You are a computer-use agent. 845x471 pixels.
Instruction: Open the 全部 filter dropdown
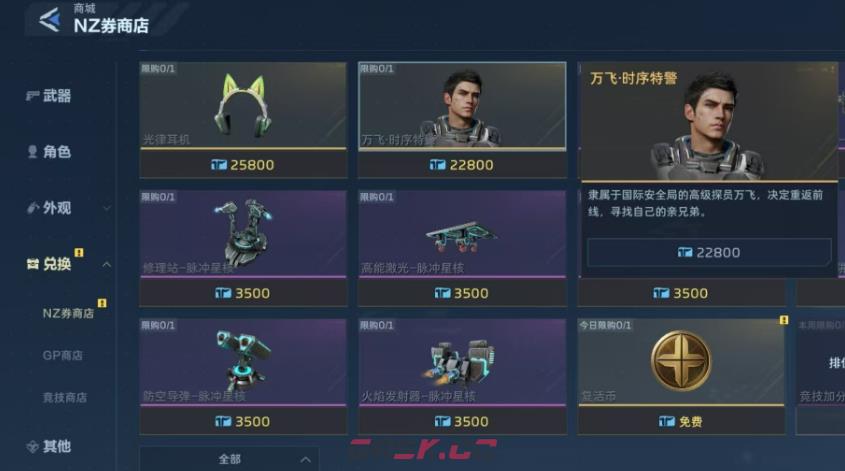(229, 459)
